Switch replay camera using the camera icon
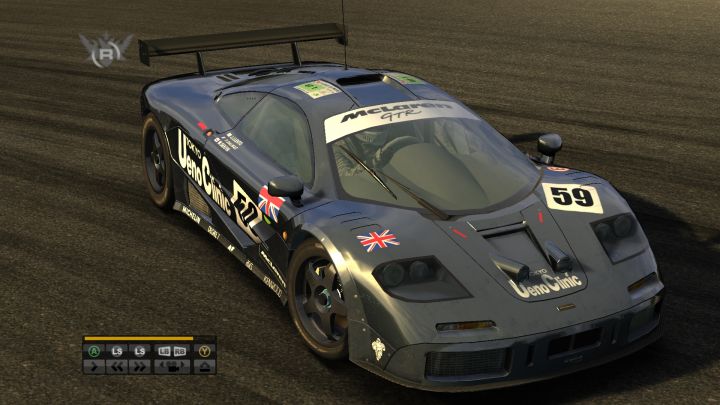Viewport: 720px width, 405px height. 172,366
